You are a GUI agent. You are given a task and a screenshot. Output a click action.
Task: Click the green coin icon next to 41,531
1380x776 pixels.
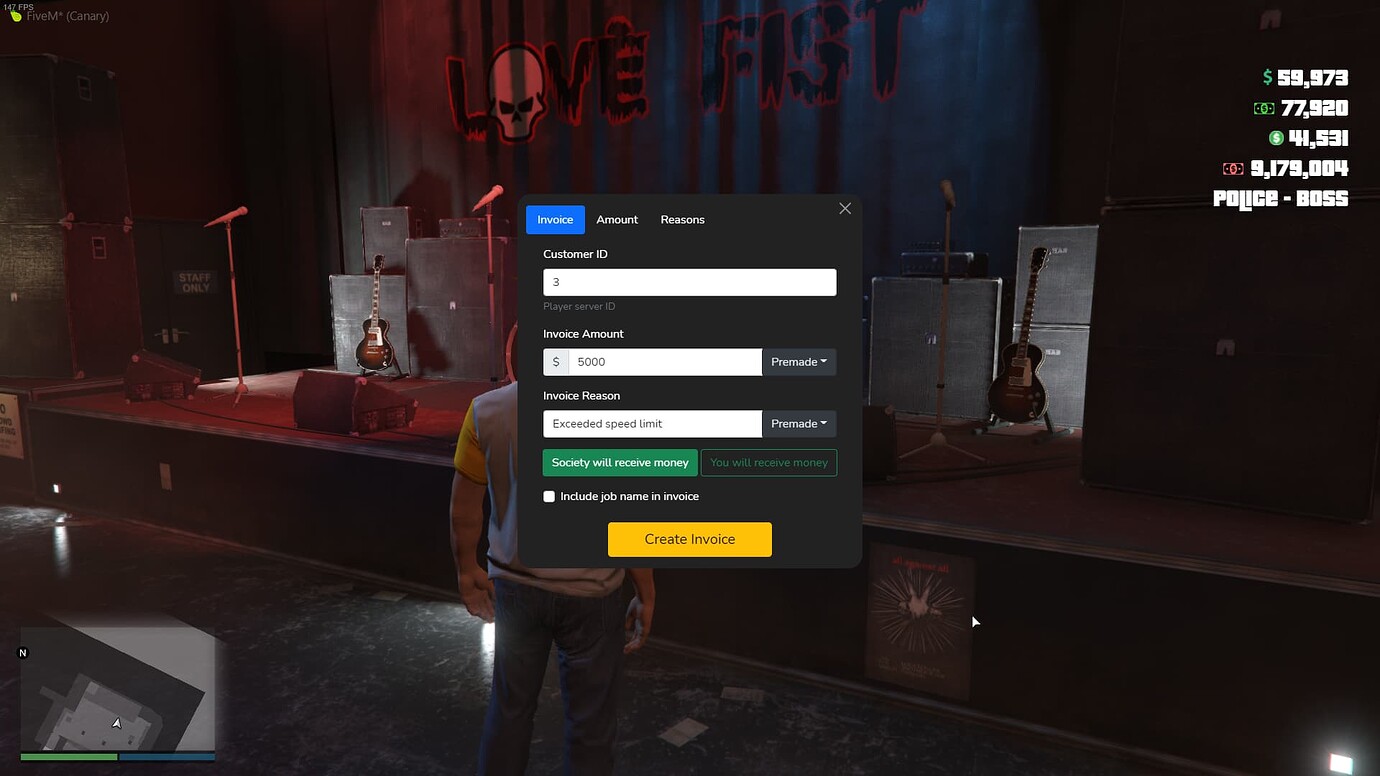pyautogui.click(x=1276, y=138)
